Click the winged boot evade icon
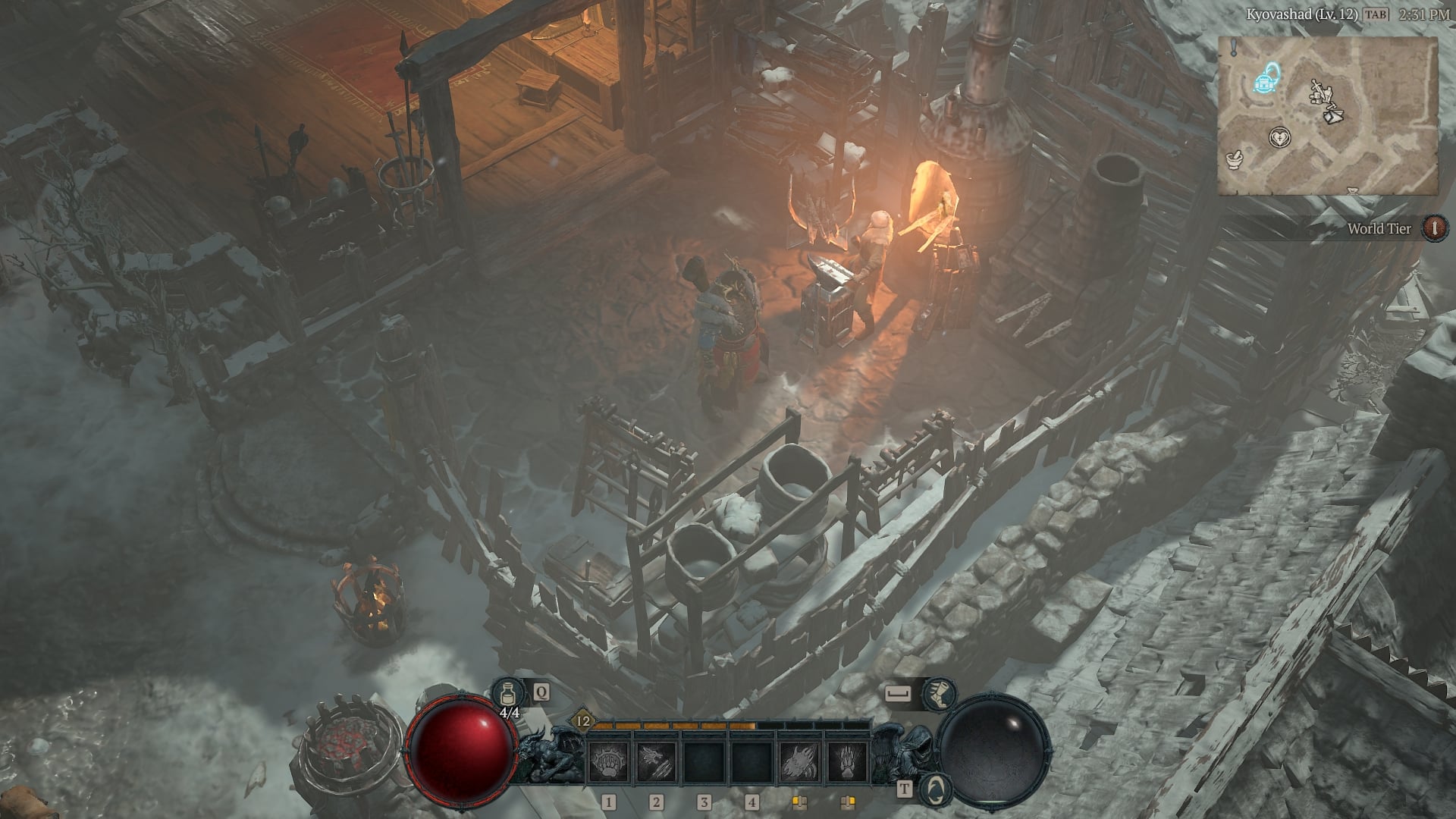Viewport: 1456px width, 819px height. tap(940, 693)
